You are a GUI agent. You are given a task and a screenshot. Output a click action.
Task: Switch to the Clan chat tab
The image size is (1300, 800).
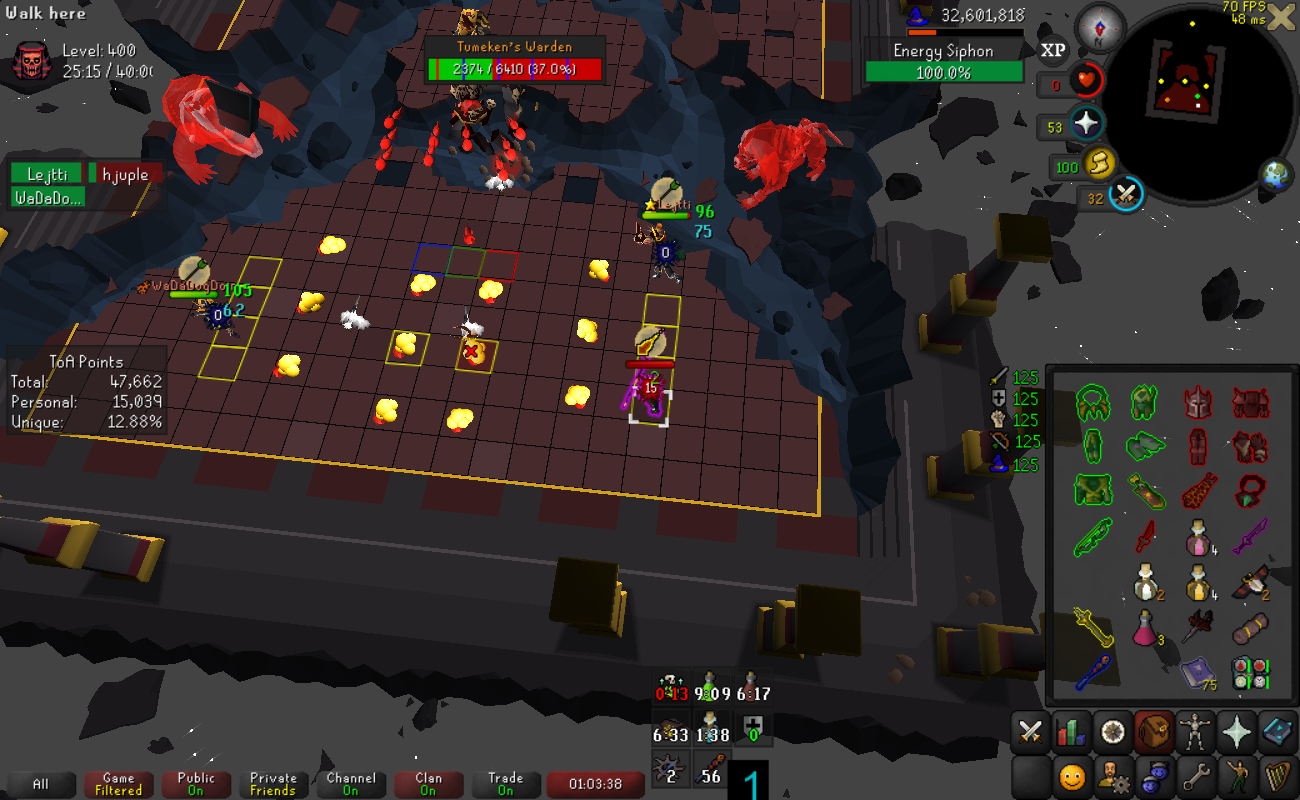coord(428,784)
